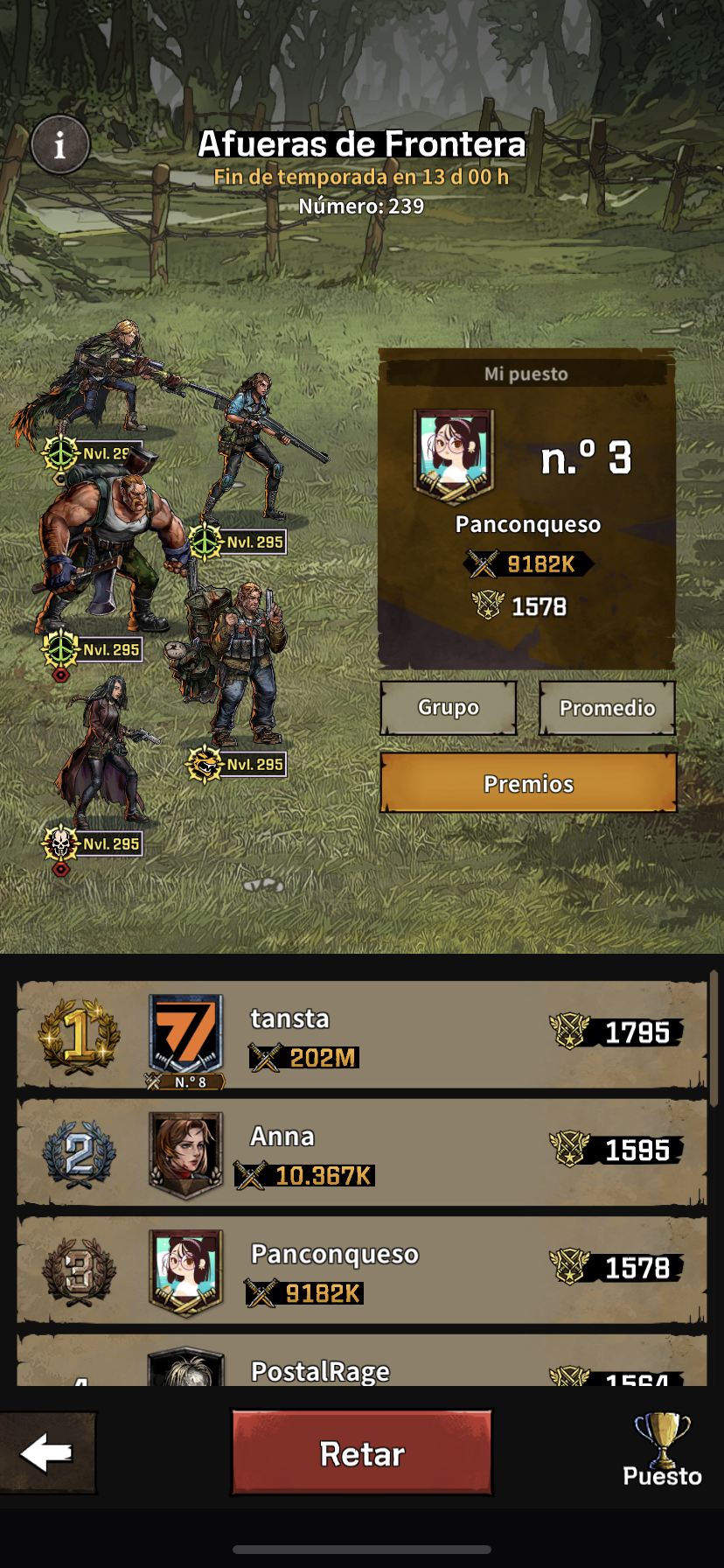This screenshot has height=1568, width=724.
Task: Go back with the arrow button
Action: pos(47,1453)
